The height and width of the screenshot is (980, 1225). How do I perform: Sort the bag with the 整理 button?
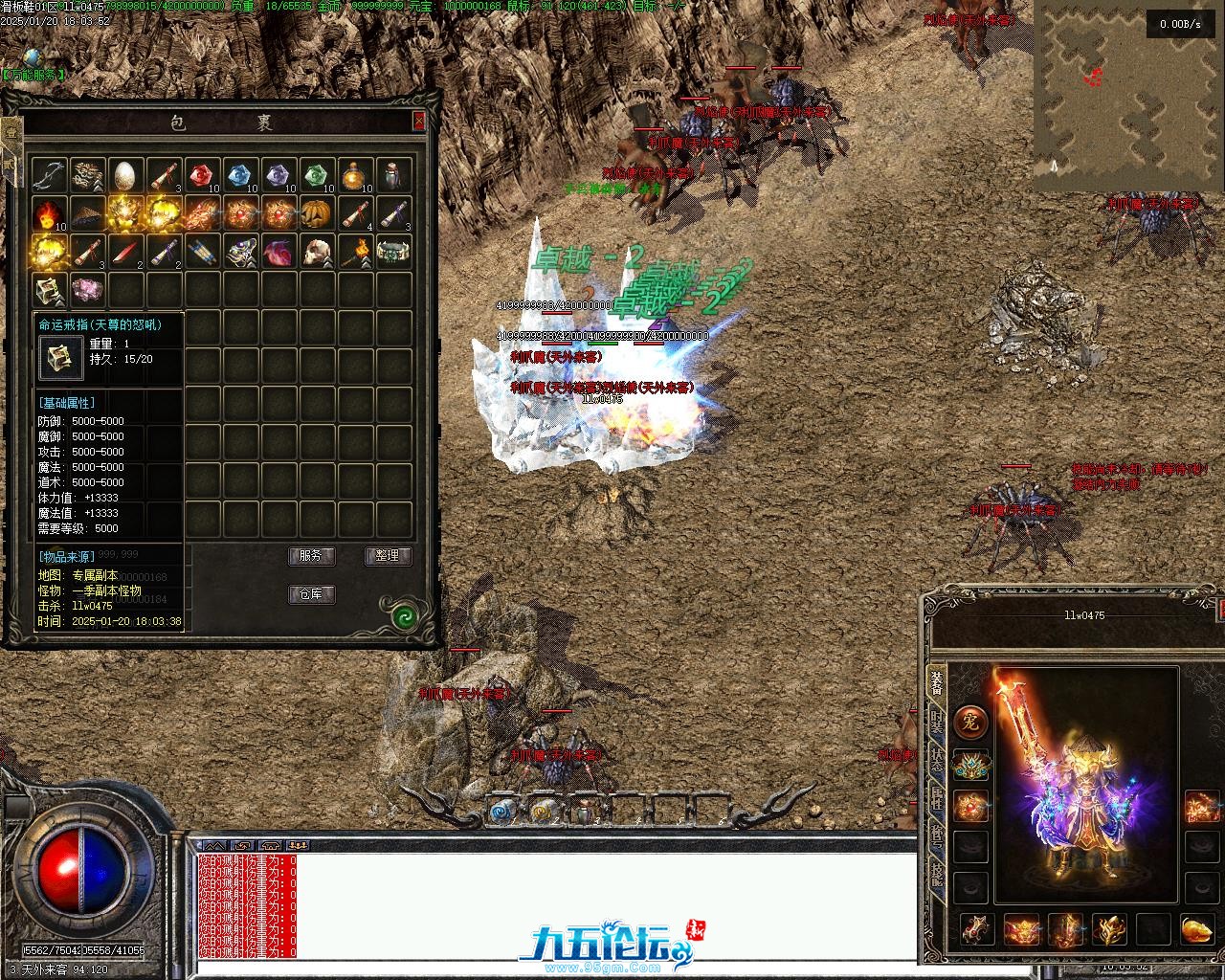click(388, 556)
